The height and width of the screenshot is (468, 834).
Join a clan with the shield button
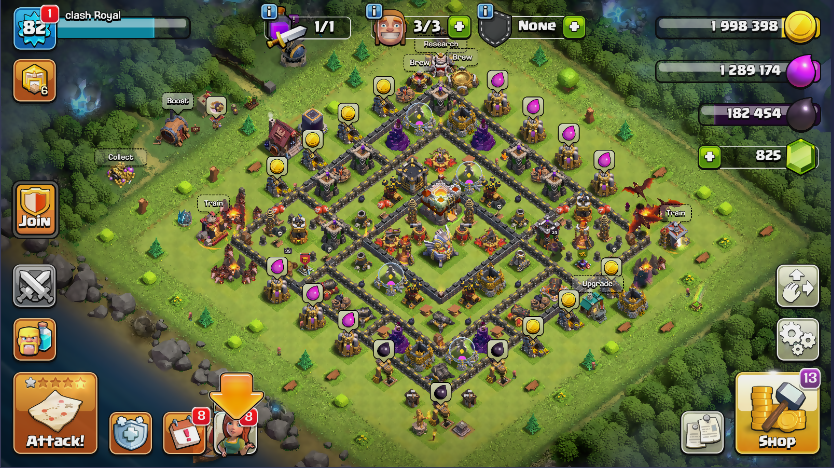(34, 209)
